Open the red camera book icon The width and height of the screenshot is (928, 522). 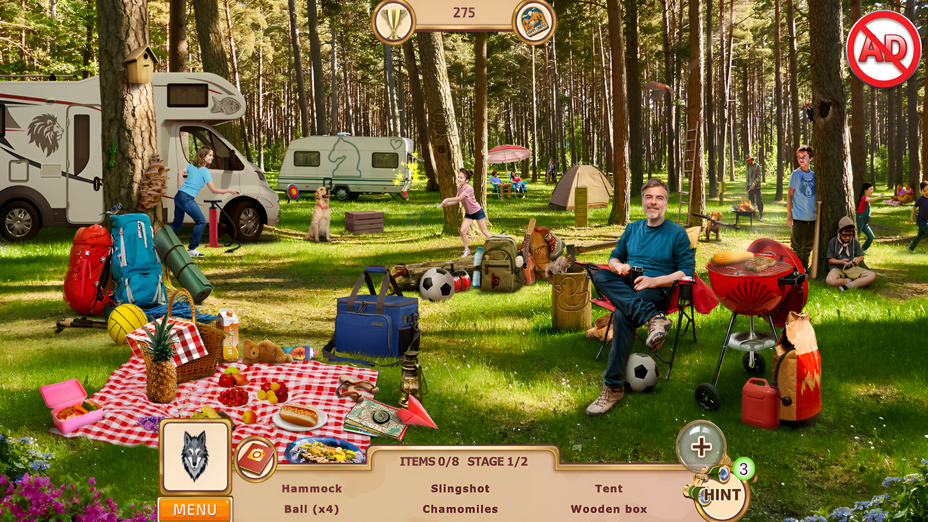click(x=255, y=459)
